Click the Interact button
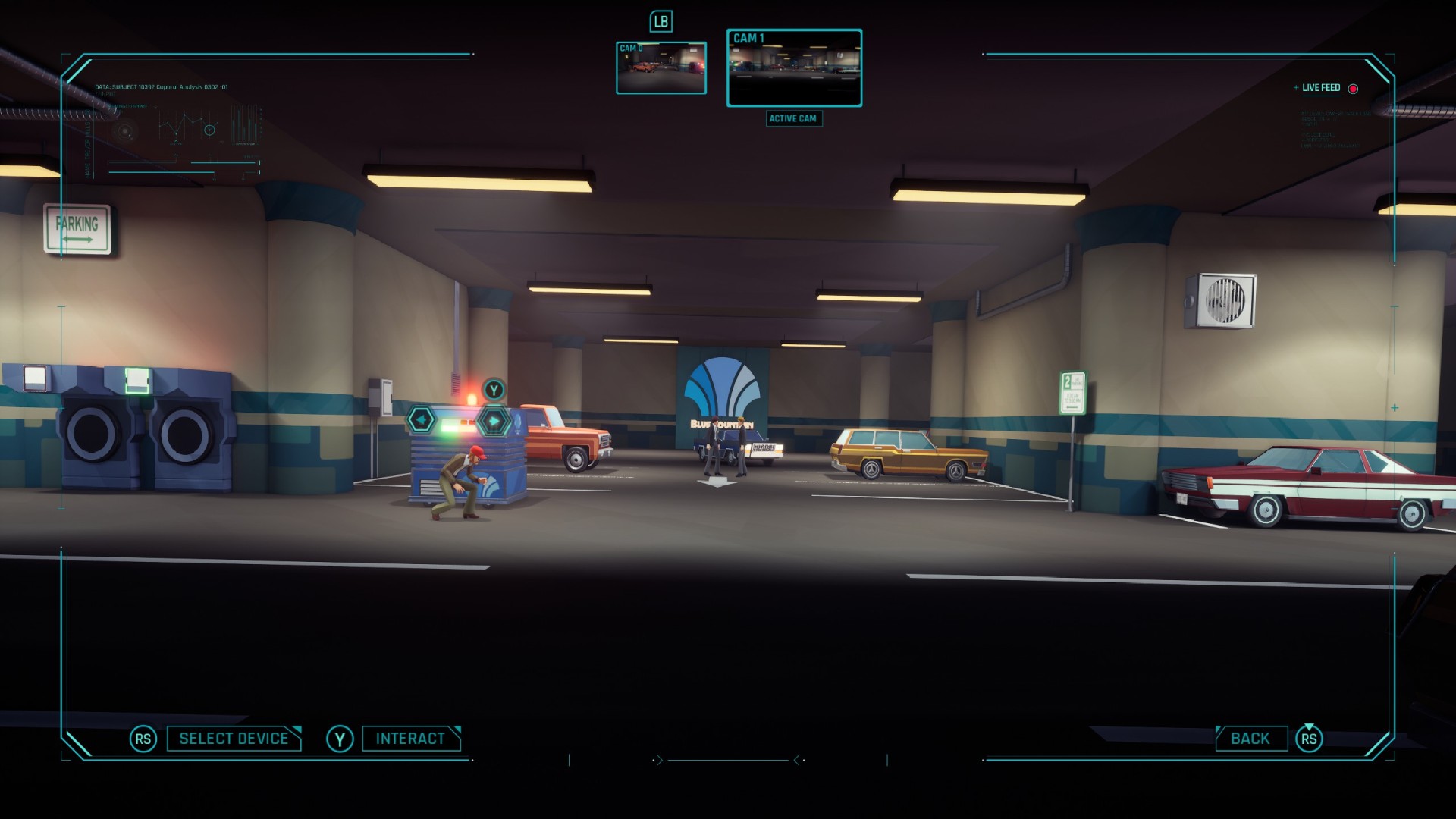This screenshot has height=819, width=1456. (410, 739)
